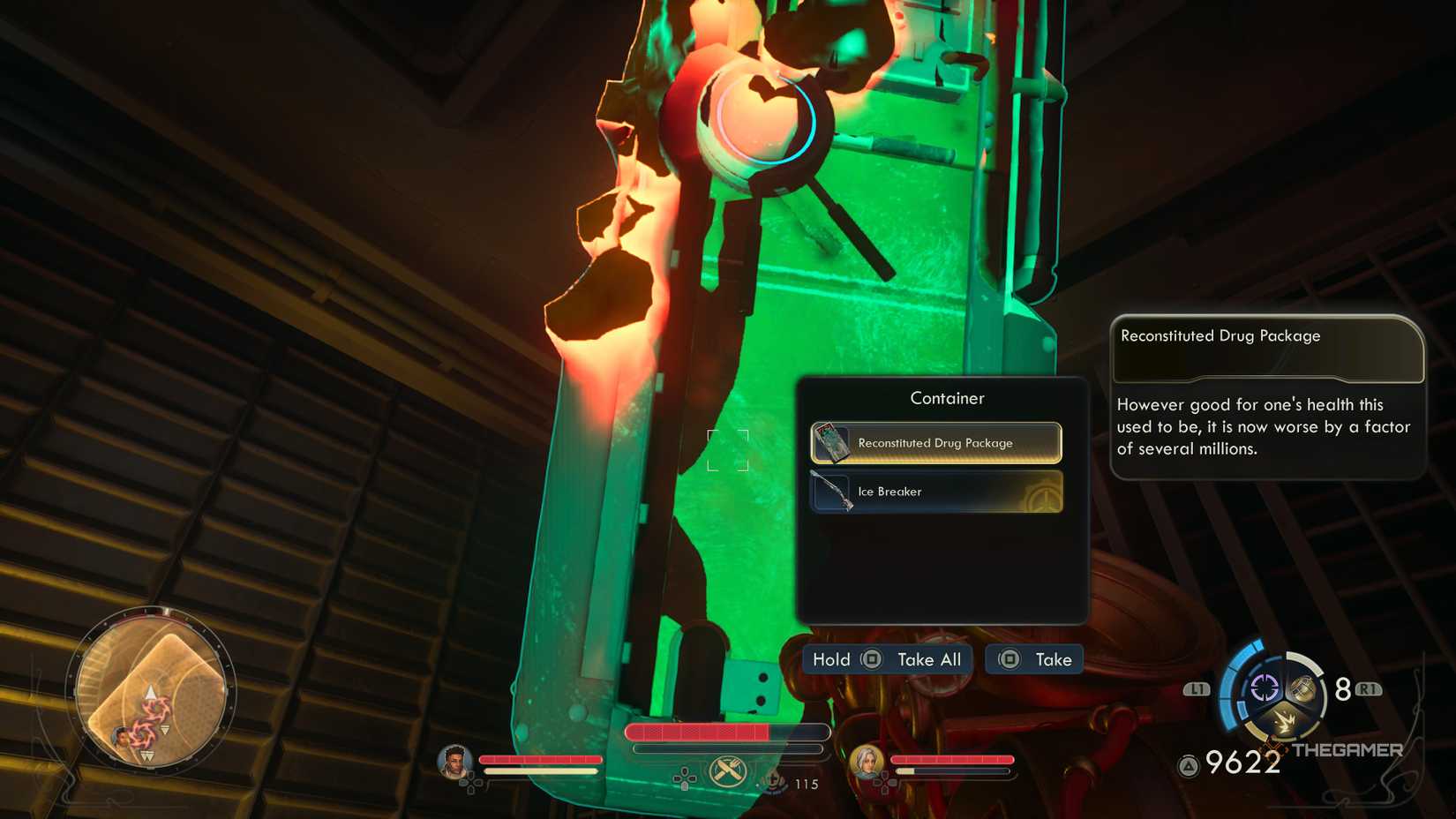This screenshot has width=1456, height=819.
Task: Select the Ice Breaker row in the Container
Action: coord(935,492)
